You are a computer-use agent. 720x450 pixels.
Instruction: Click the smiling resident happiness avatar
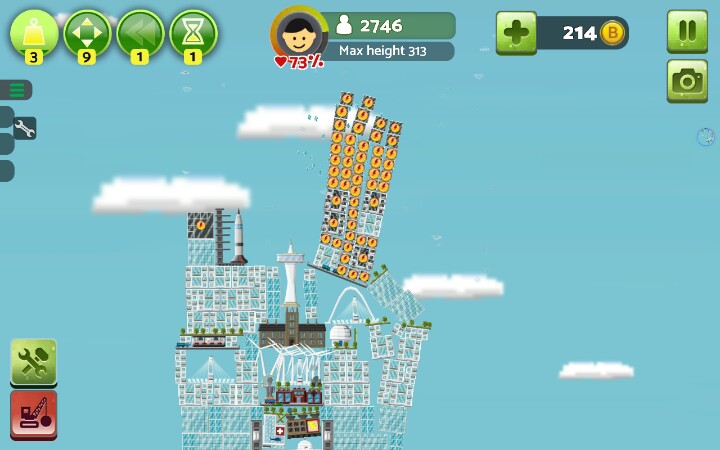tap(298, 36)
